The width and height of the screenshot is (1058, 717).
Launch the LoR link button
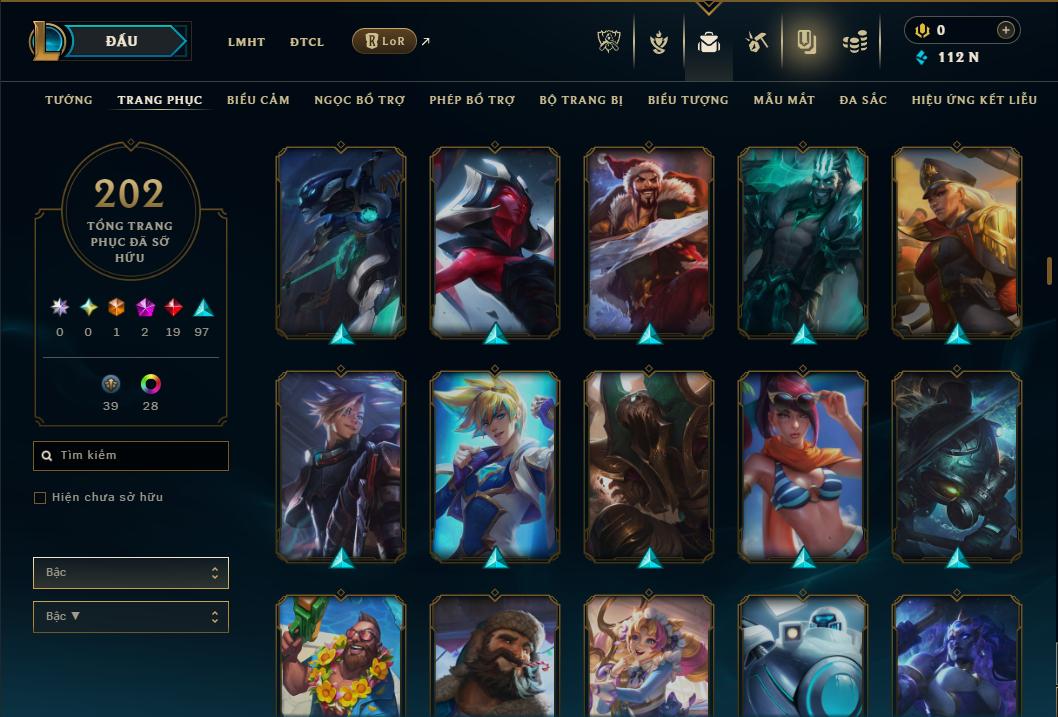click(x=385, y=42)
